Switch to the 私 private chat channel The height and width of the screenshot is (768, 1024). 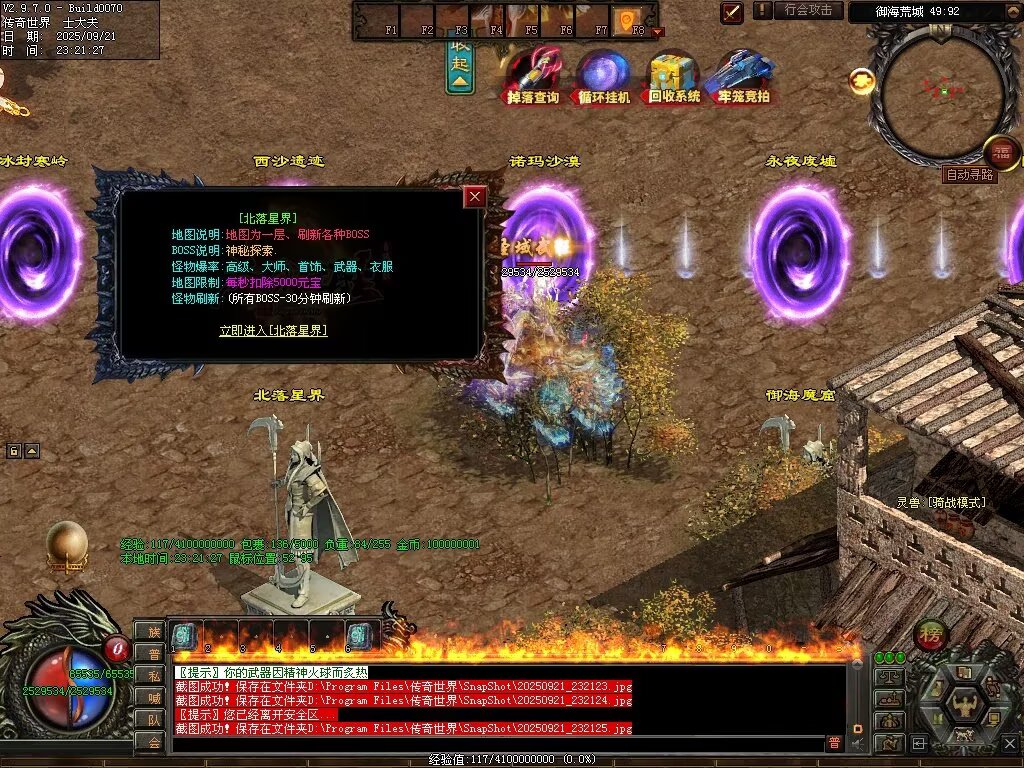point(155,676)
